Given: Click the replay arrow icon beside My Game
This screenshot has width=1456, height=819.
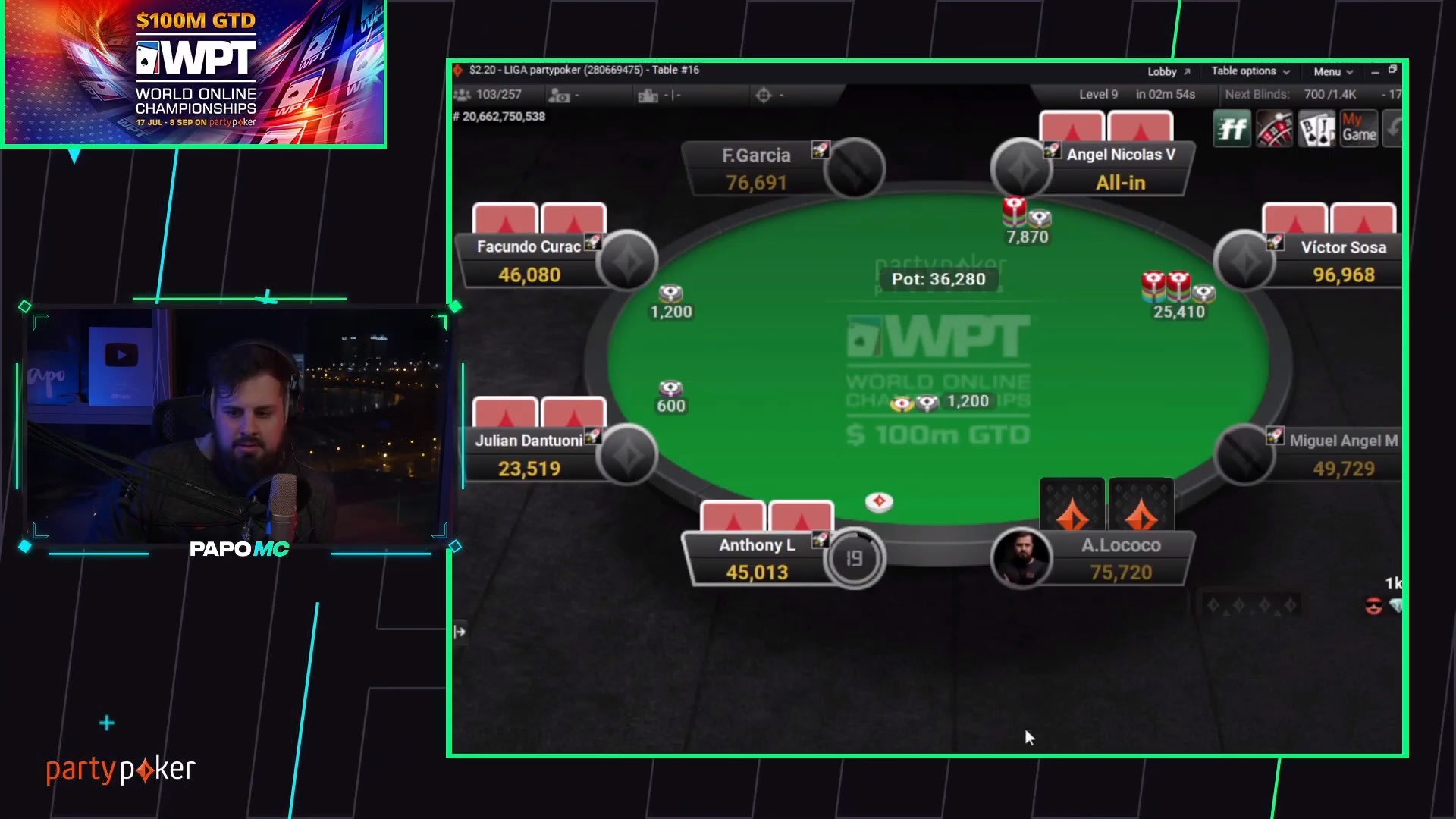Looking at the screenshot, I should (x=1395, y=127).
